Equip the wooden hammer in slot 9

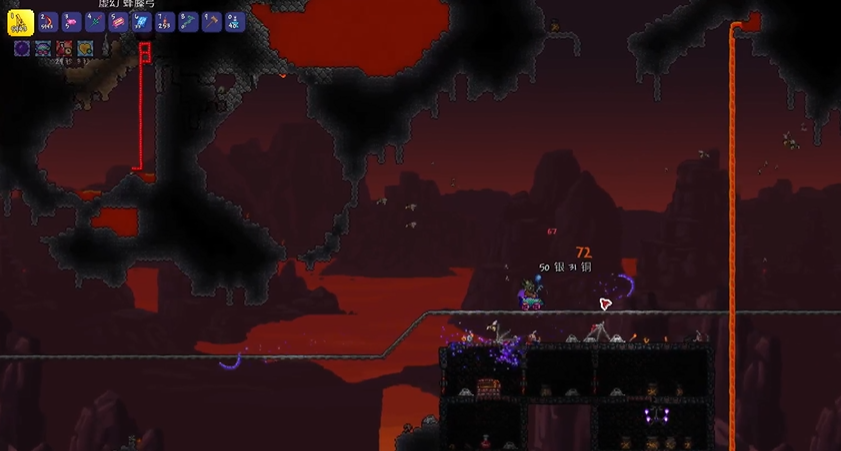(x=210, y=21)
